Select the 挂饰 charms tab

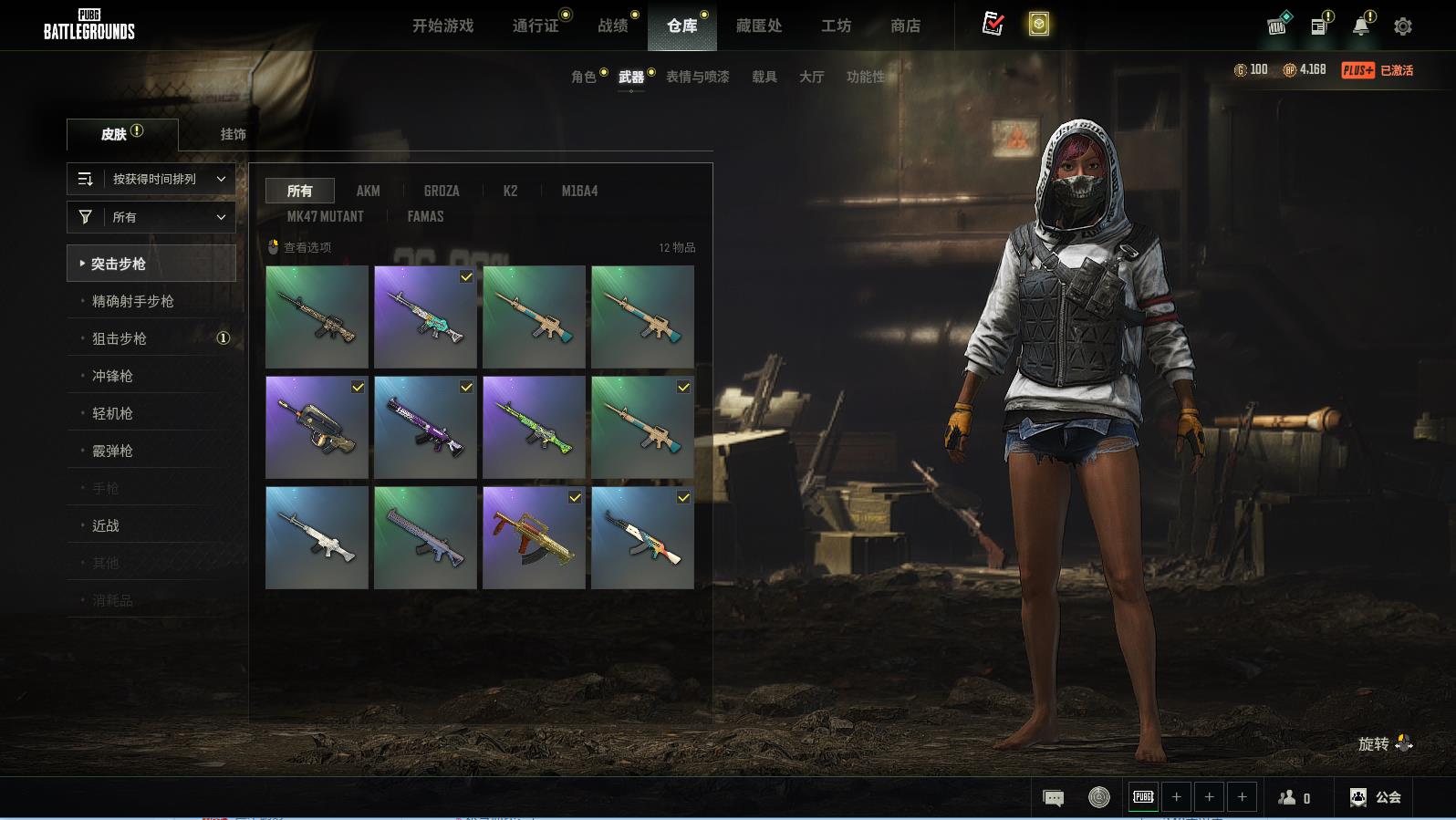tap(233, 134)
